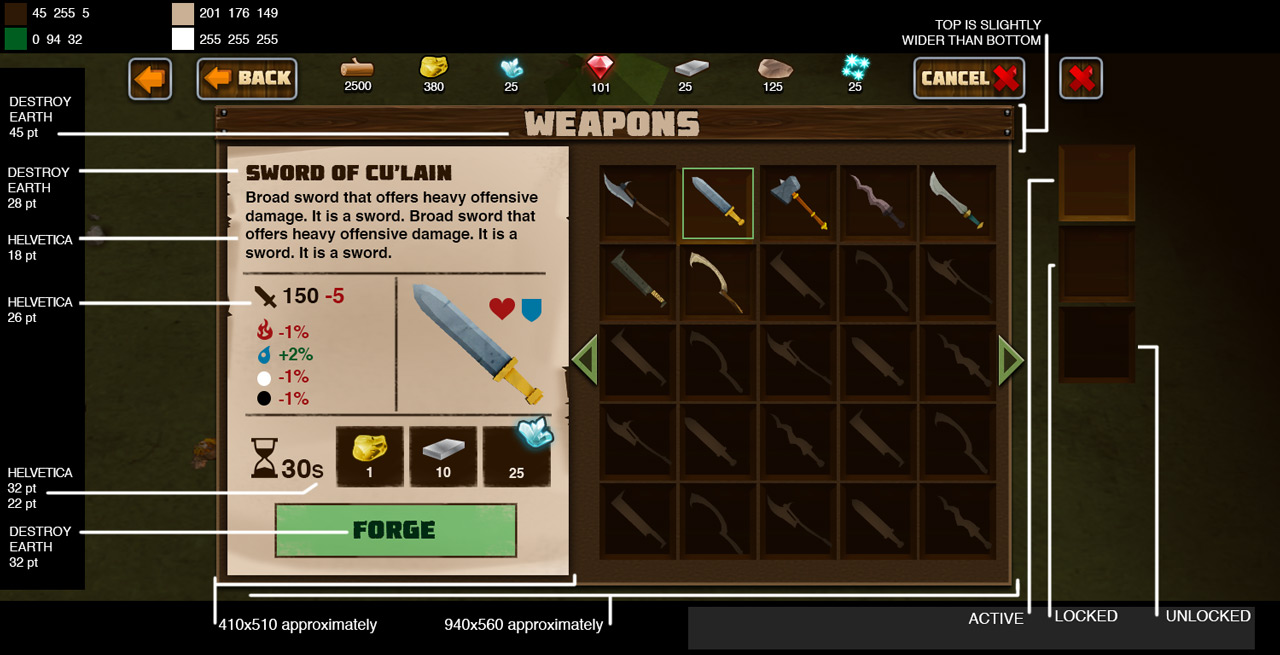Image resolution: width=1280 pixels, height=655 pixels.
Task: Select the halberd in the first slot
Action: pyautogui.click(x=638, y=203)
